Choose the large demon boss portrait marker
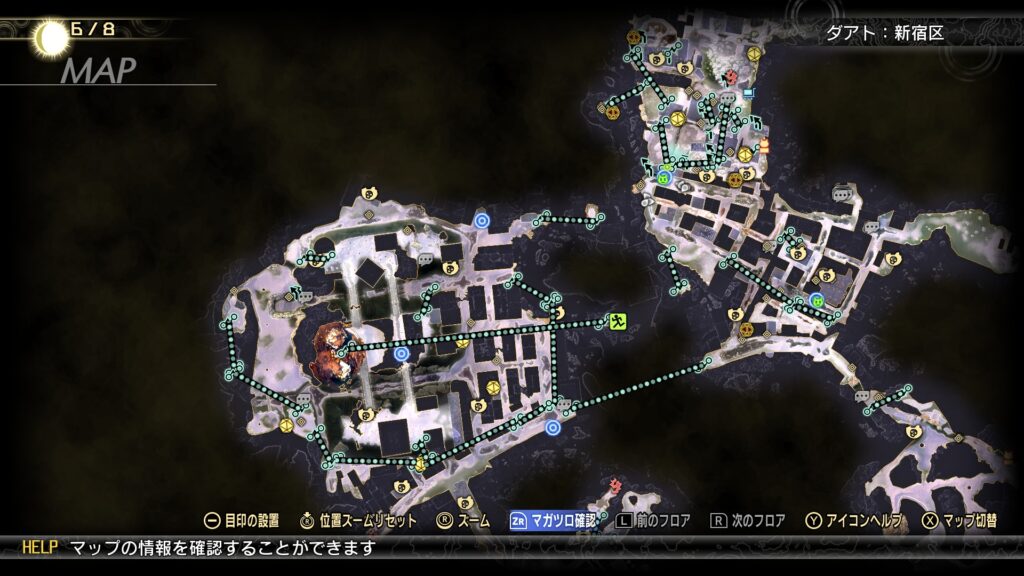 coord(331,353)
